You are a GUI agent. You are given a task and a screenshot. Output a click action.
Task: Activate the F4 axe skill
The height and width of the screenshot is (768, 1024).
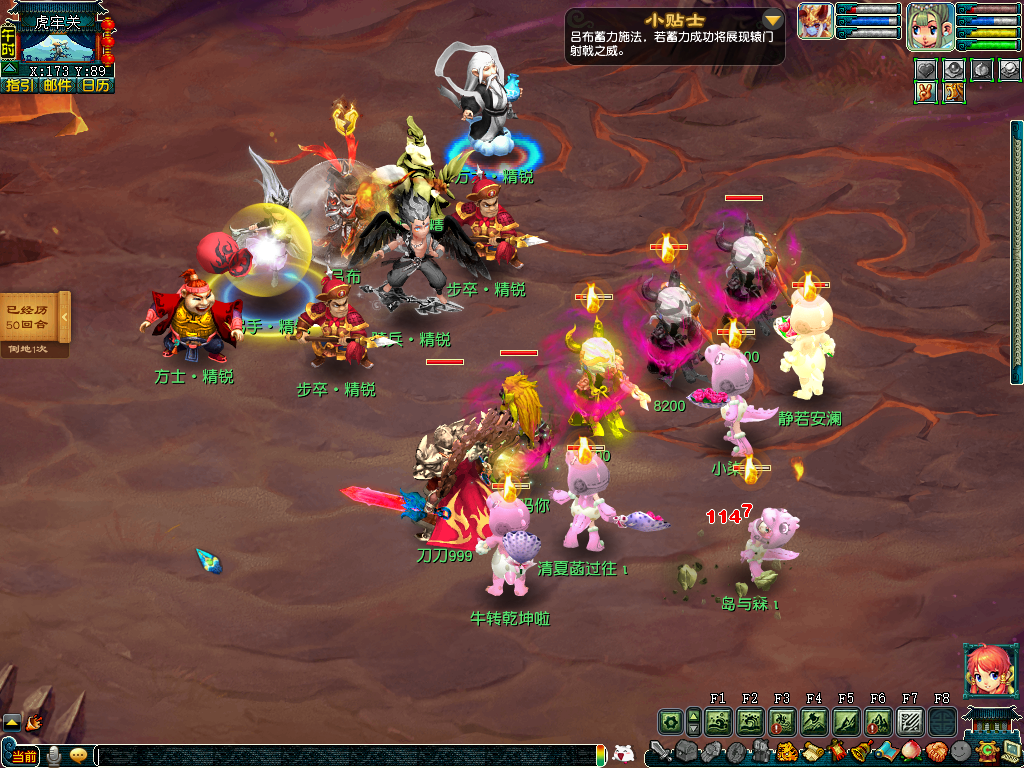(x=814, y=720)
